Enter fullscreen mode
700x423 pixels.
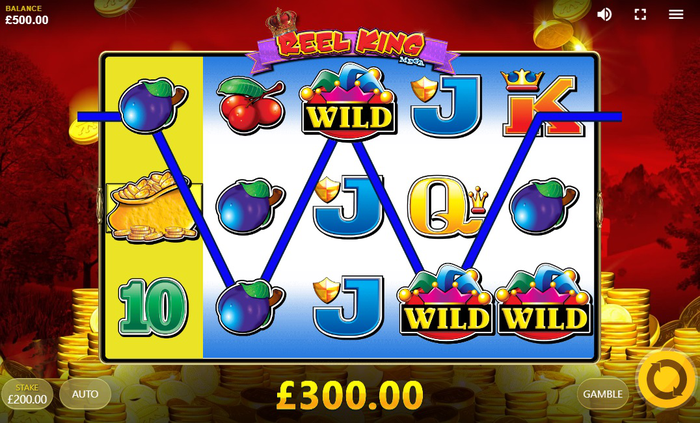(641, 14)
